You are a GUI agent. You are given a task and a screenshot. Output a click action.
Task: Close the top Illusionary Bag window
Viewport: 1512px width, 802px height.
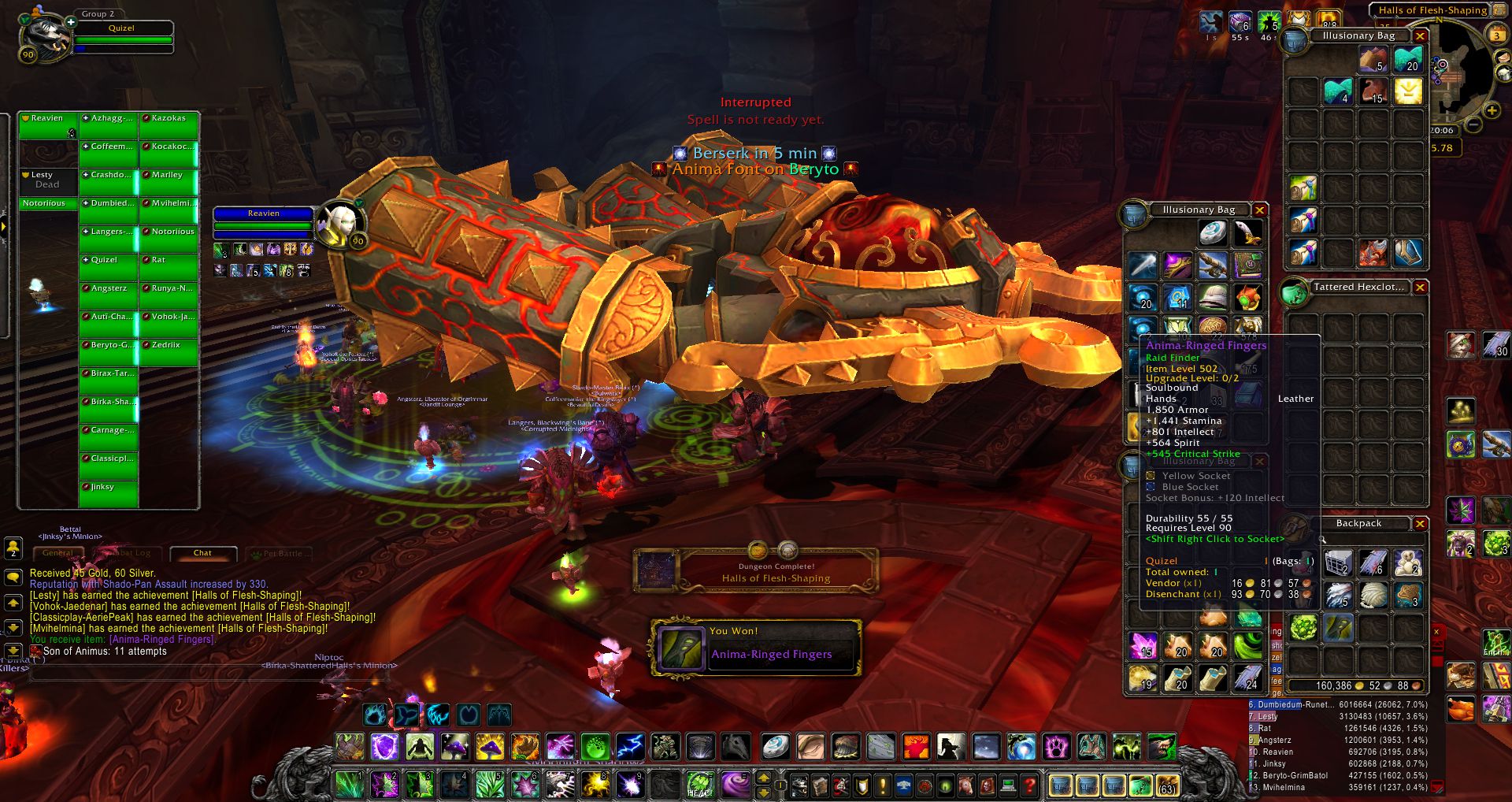(x=1420, y=36)
